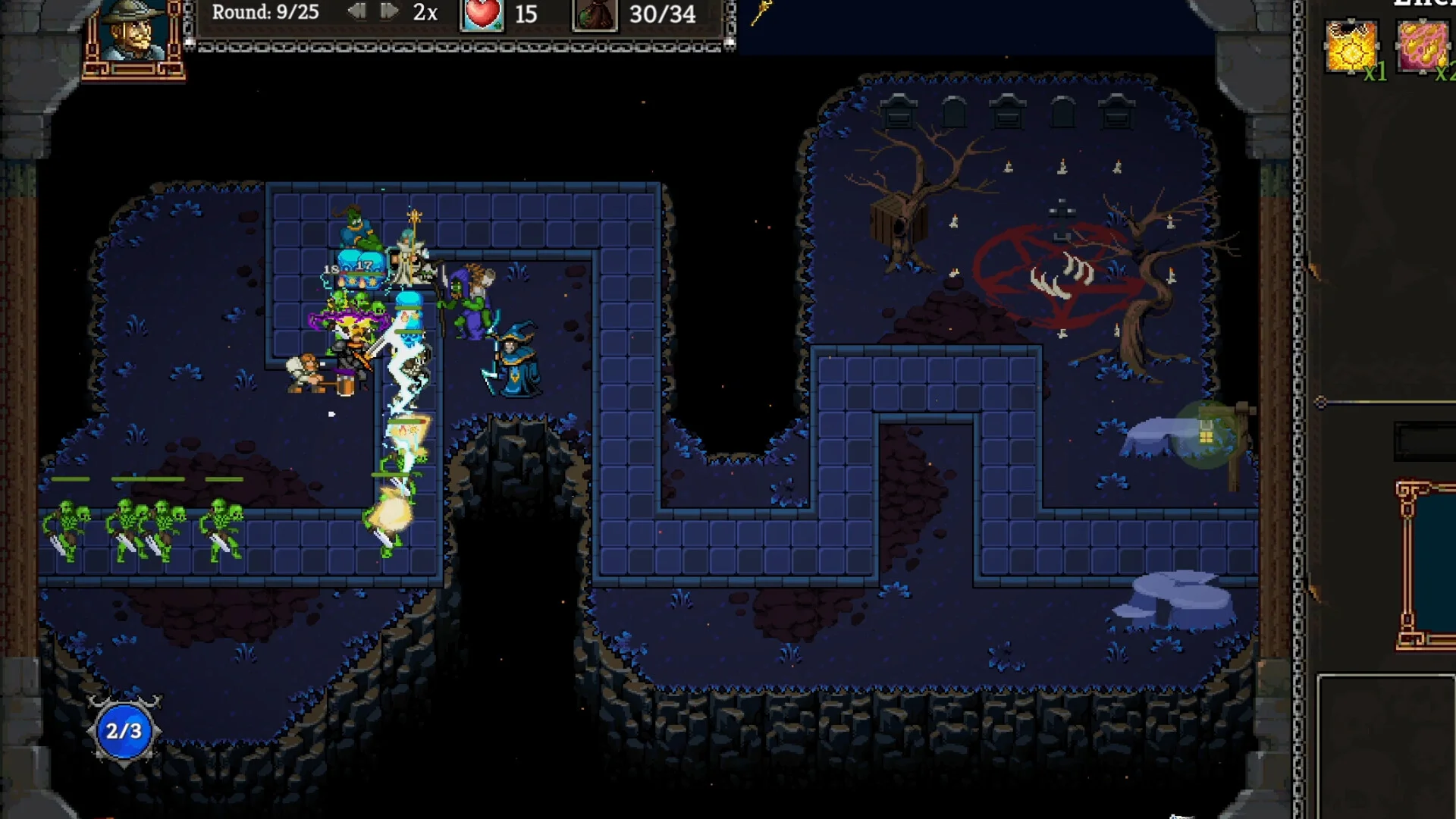Click the gold sack currency icon
The width and height of the screenshot is (1456, 819).
tap(594, 14)
